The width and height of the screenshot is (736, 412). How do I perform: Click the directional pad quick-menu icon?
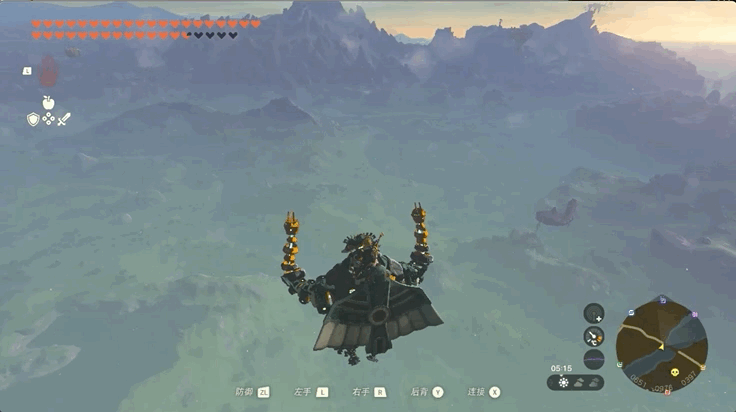click(x=48, y=119)
